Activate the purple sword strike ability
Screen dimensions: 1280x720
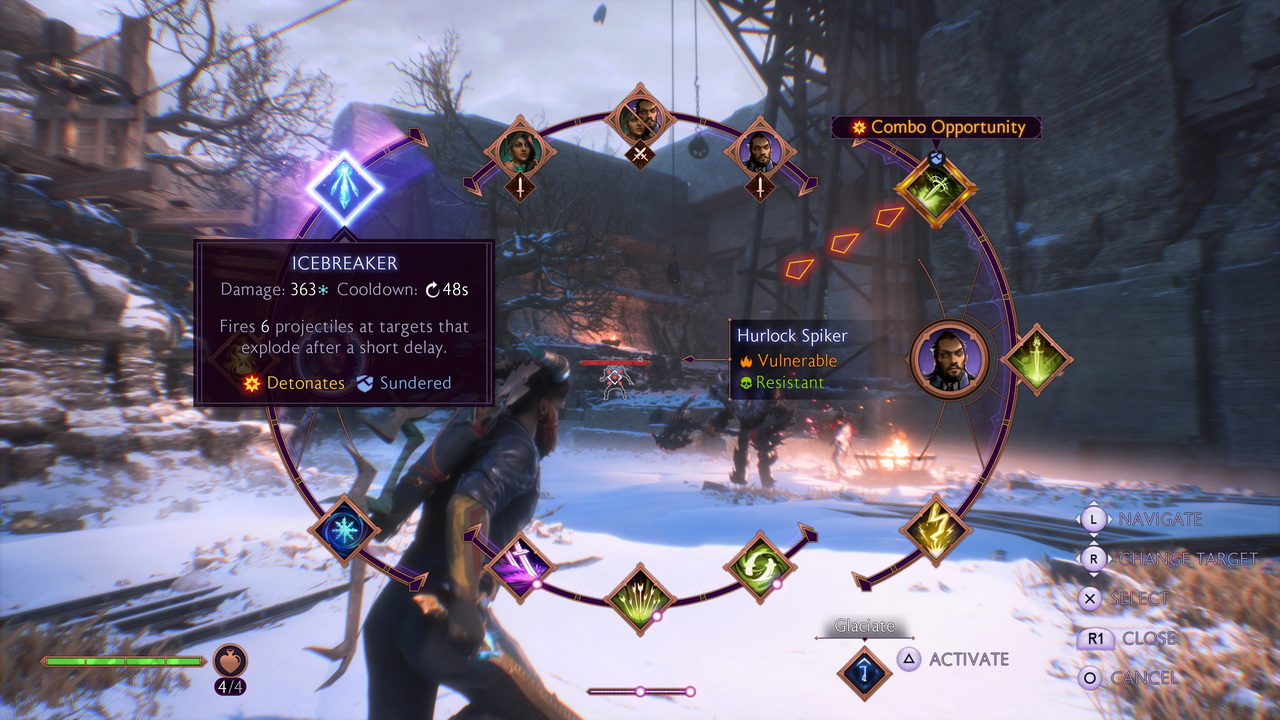[520, 567]
